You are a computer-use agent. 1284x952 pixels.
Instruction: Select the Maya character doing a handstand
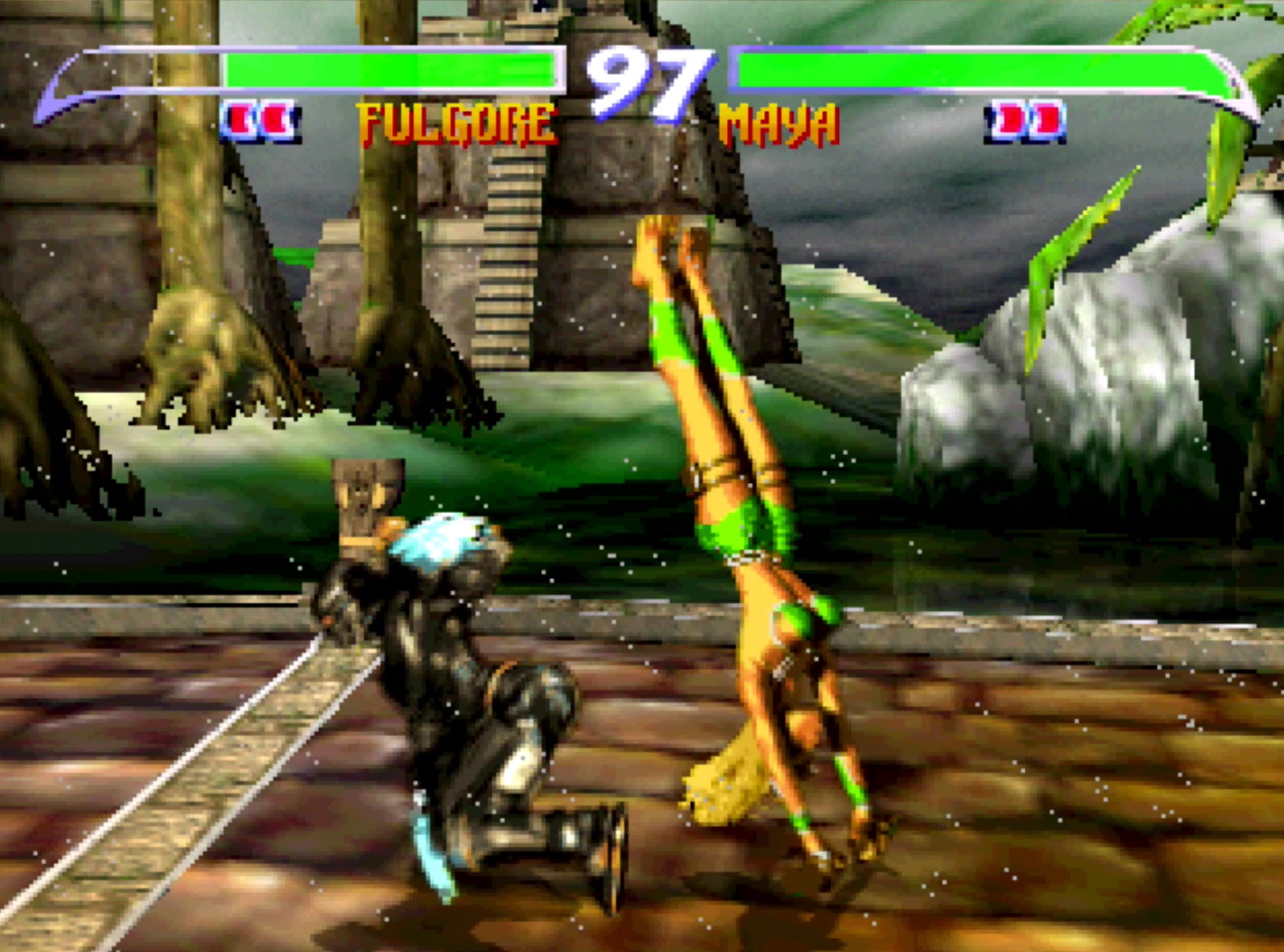pyautogui.click(x=758, y=573)
